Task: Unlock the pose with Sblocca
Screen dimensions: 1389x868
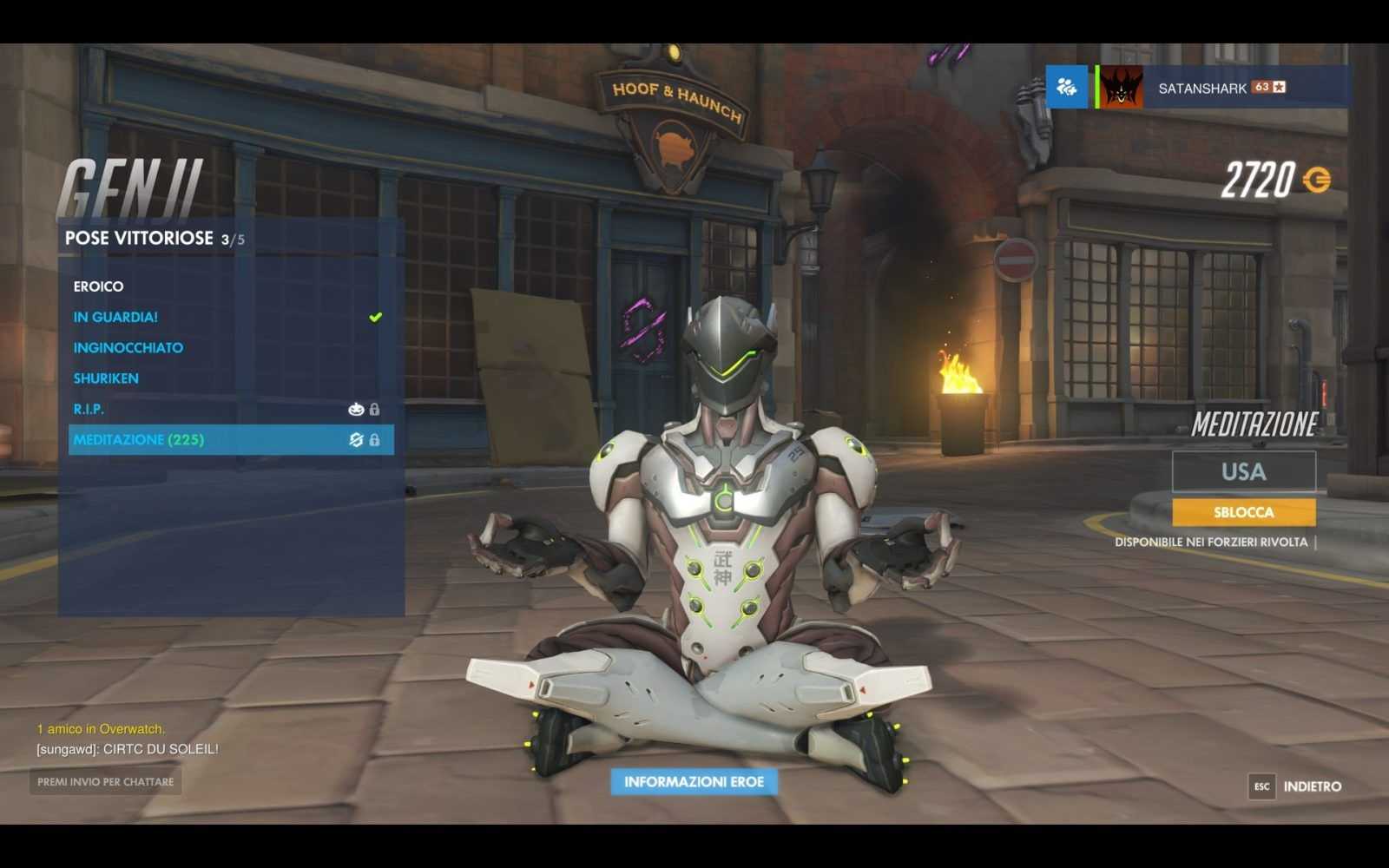Action: pos(1243,512)
